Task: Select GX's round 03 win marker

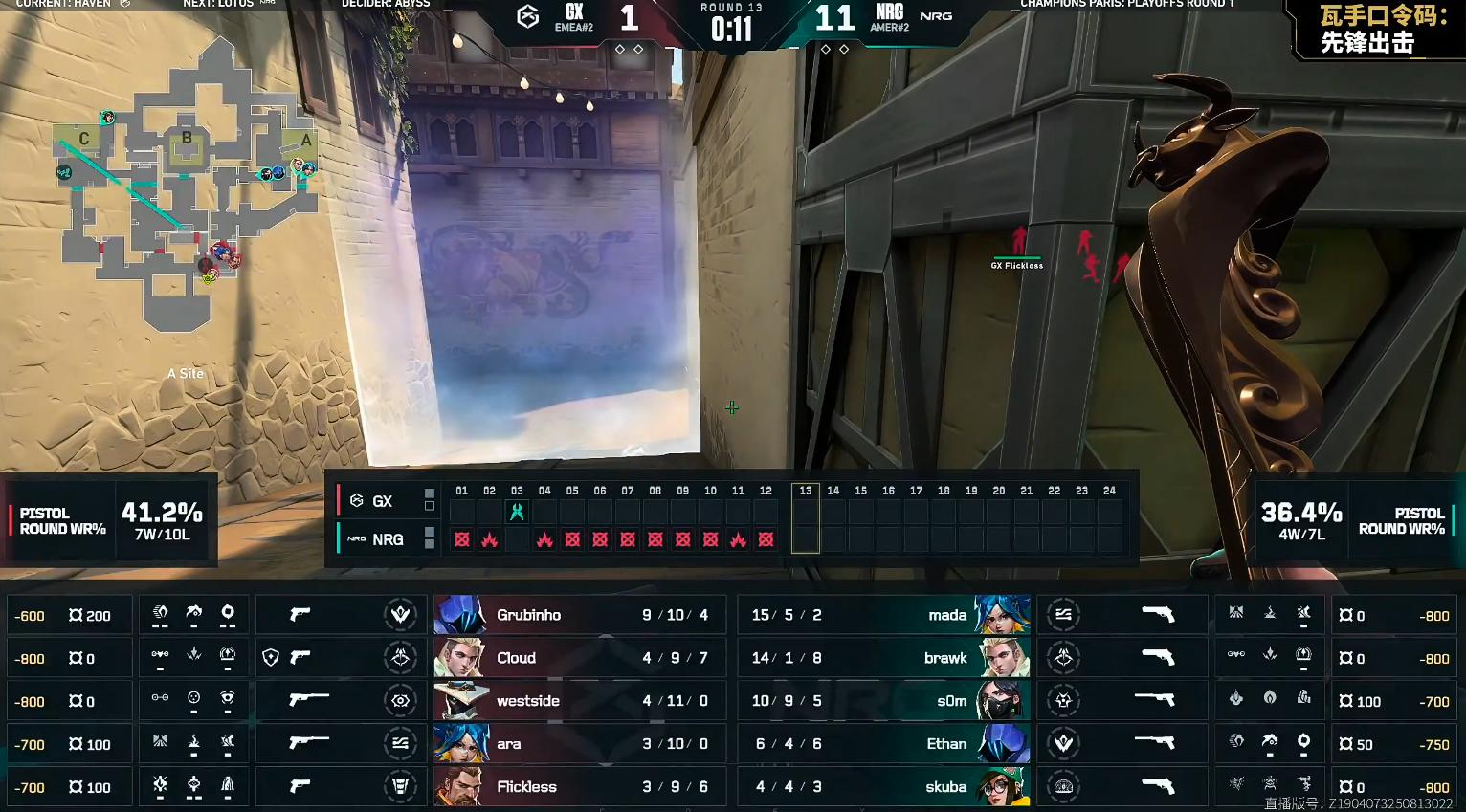Action: [x=517, y=512]
